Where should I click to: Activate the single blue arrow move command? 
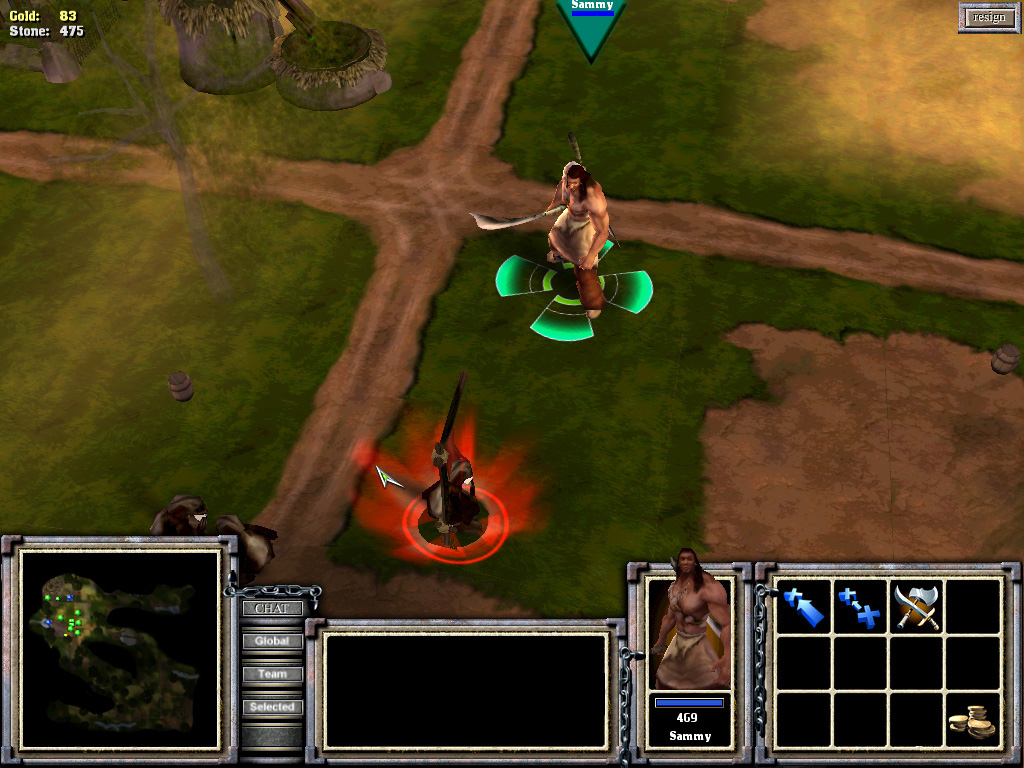click(804, 607)
